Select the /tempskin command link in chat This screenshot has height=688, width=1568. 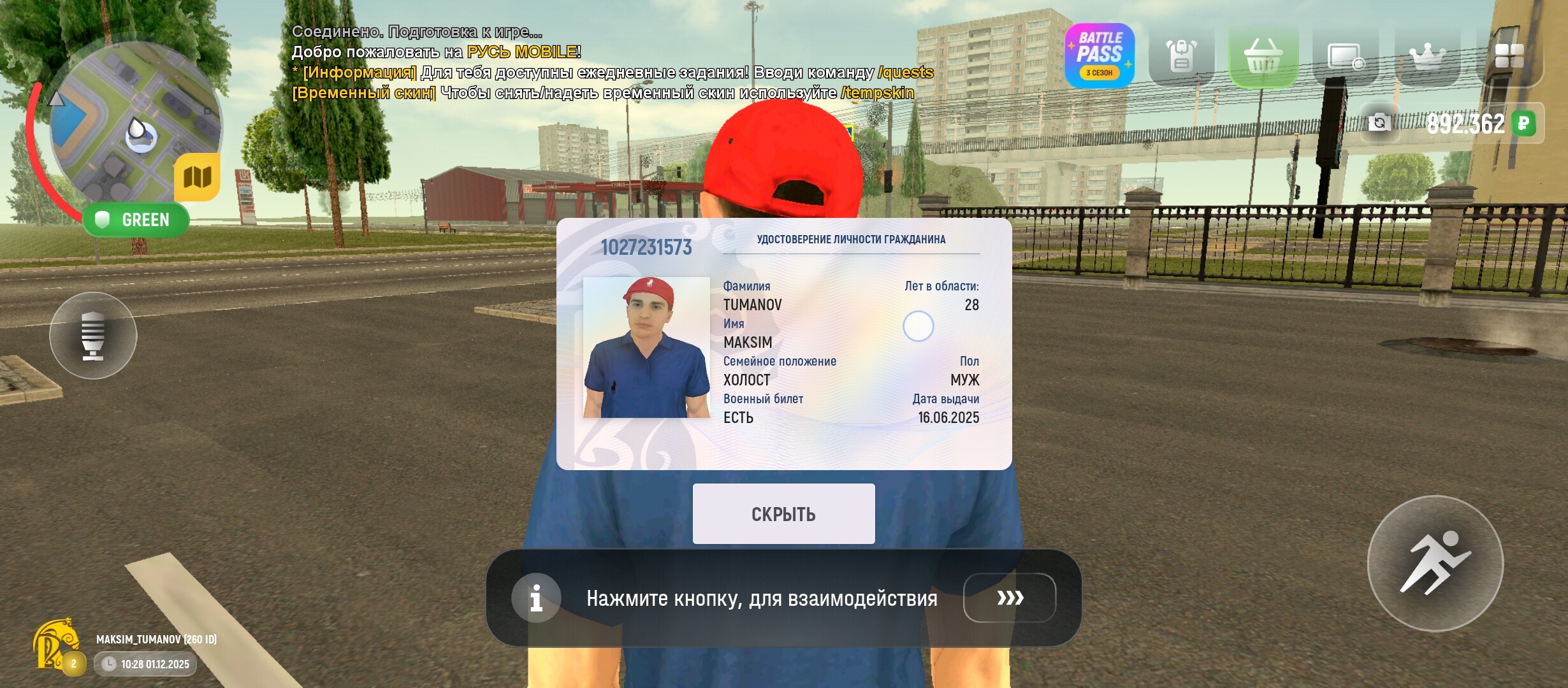click(878, 94)
